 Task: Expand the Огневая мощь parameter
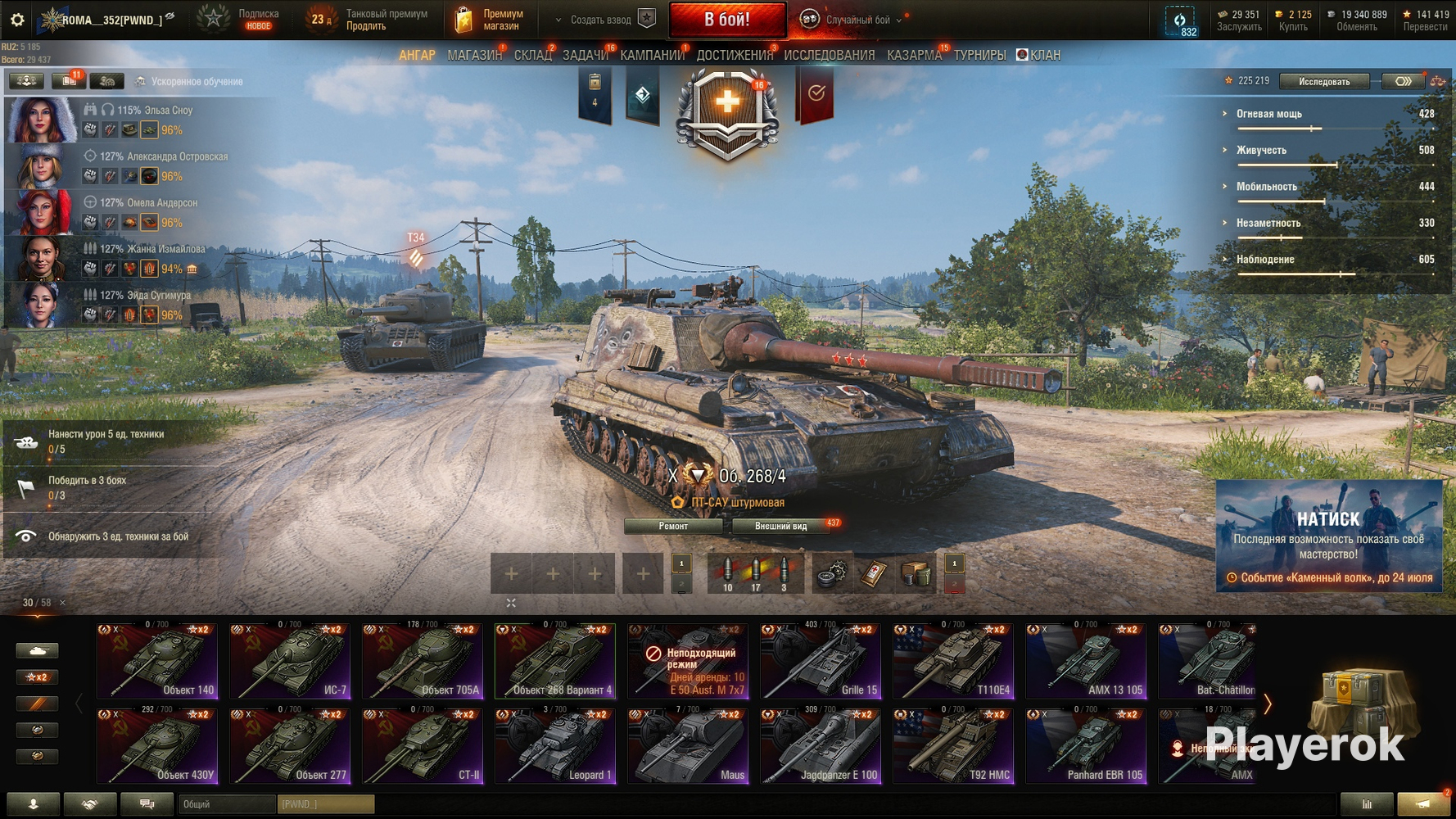point(1268,114)
